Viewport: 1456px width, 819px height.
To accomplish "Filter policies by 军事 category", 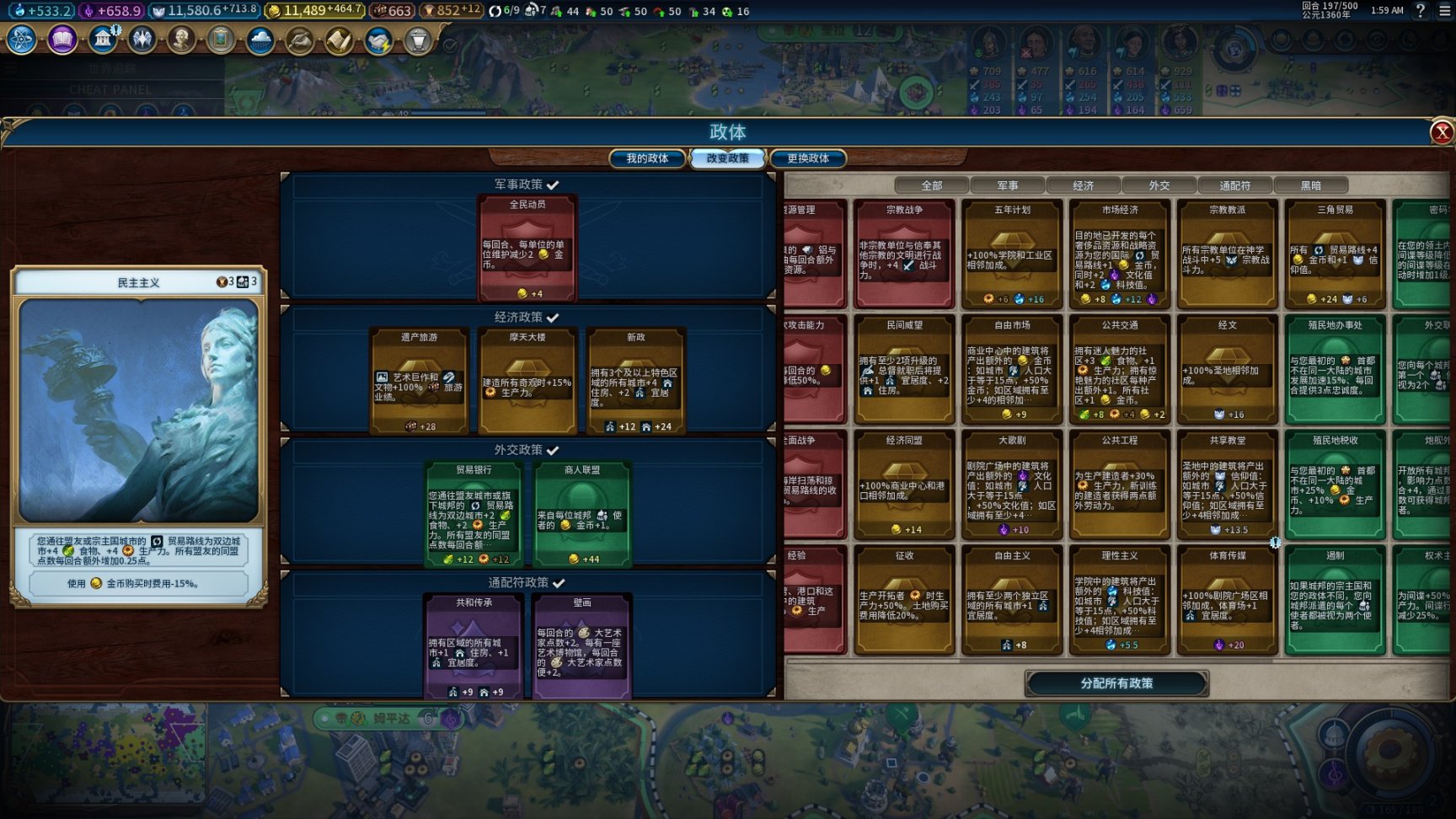I will [x=1008, y=185].
